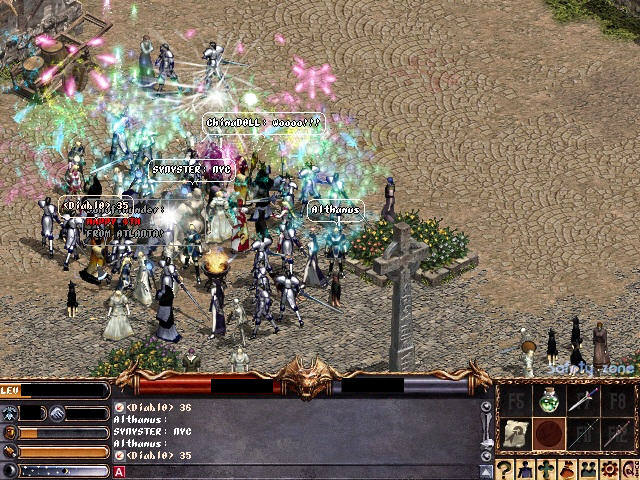Open the character status window
Screen dimensions: 640x480
pos(525,469)
